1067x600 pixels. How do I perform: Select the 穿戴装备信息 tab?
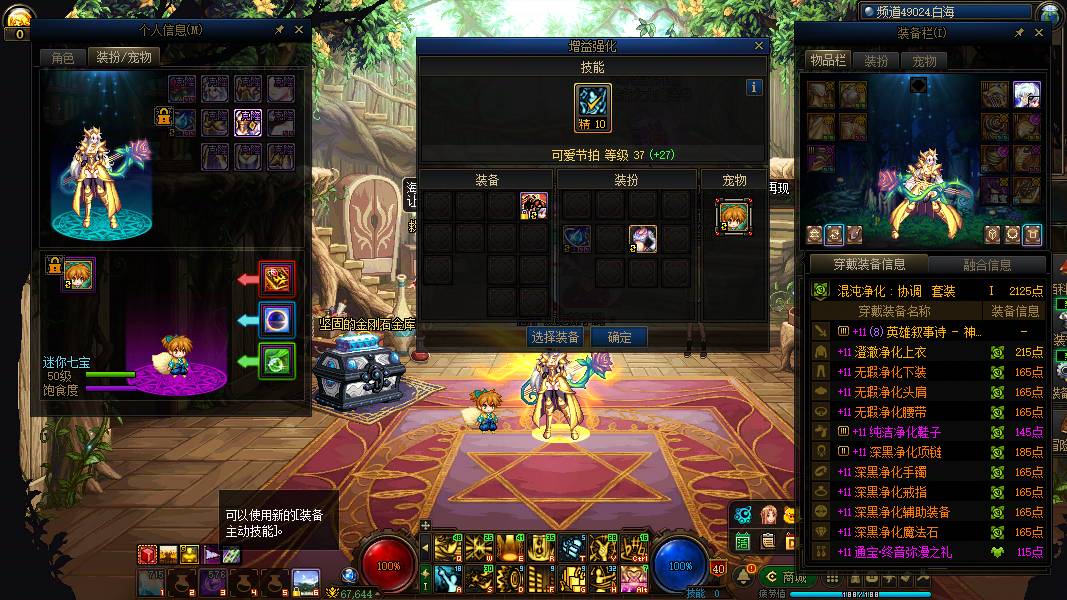[x=869, y=265]
